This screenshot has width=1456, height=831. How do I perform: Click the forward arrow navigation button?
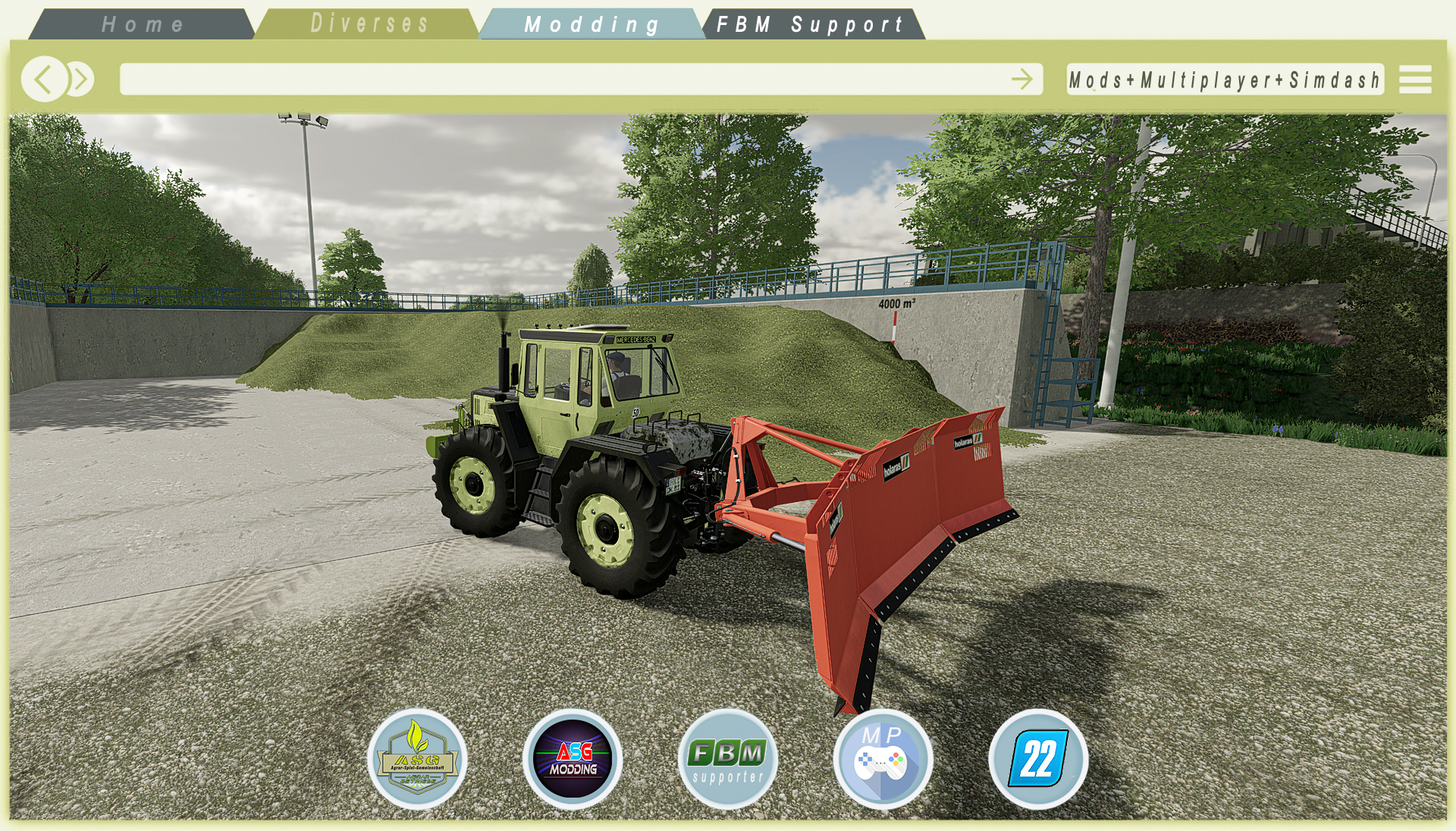80,79
